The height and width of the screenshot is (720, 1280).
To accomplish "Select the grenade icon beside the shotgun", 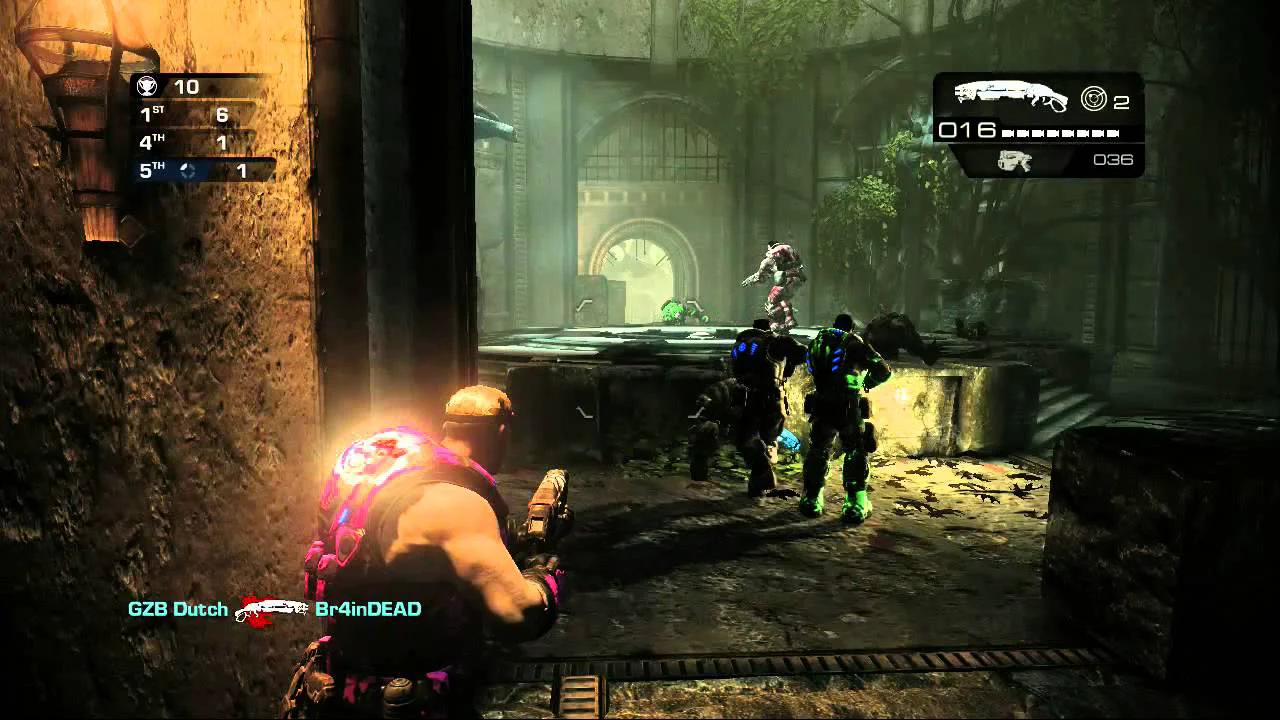I will 1093,98.
